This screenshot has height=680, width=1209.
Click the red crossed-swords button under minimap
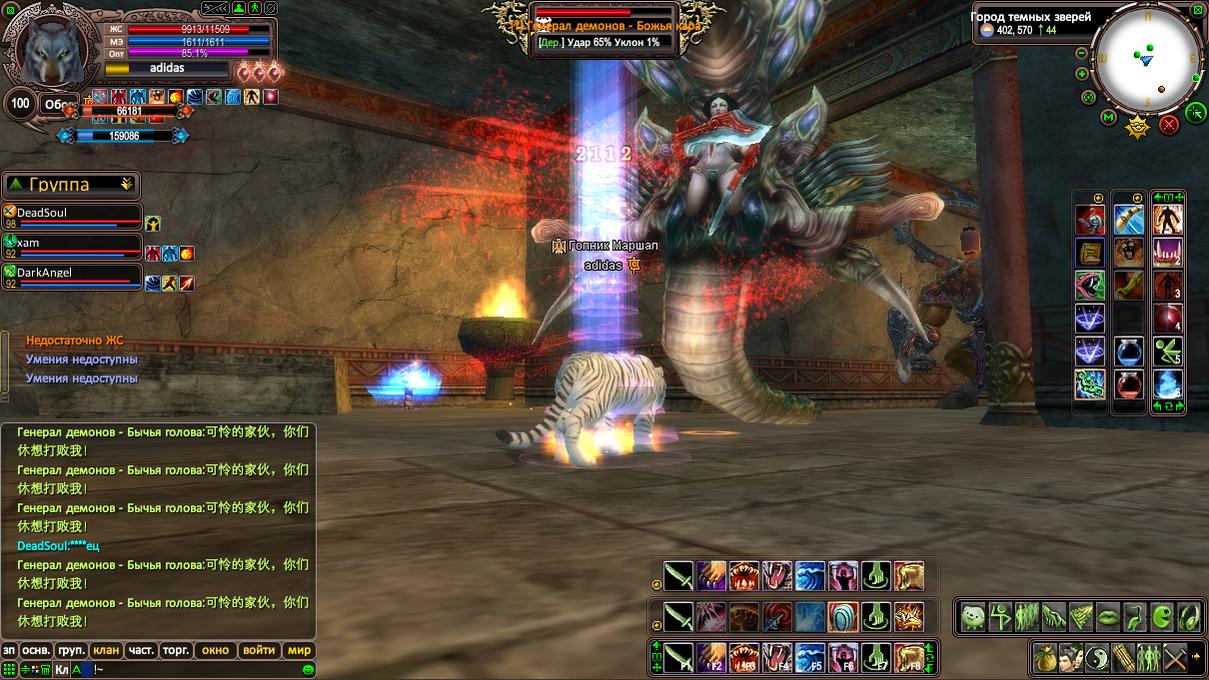(x=1168, y=125)
